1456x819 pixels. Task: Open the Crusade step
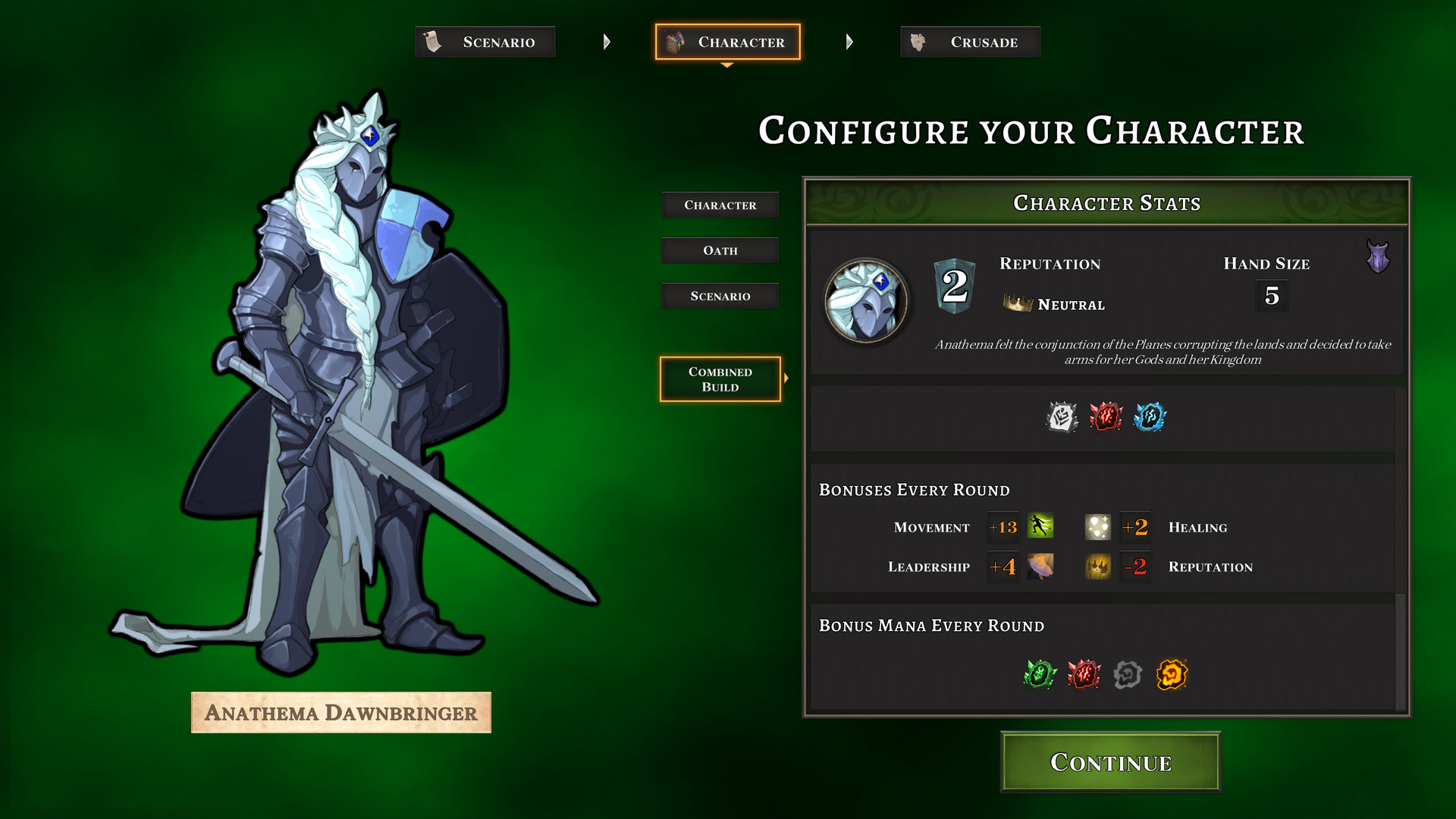(970, 42)
